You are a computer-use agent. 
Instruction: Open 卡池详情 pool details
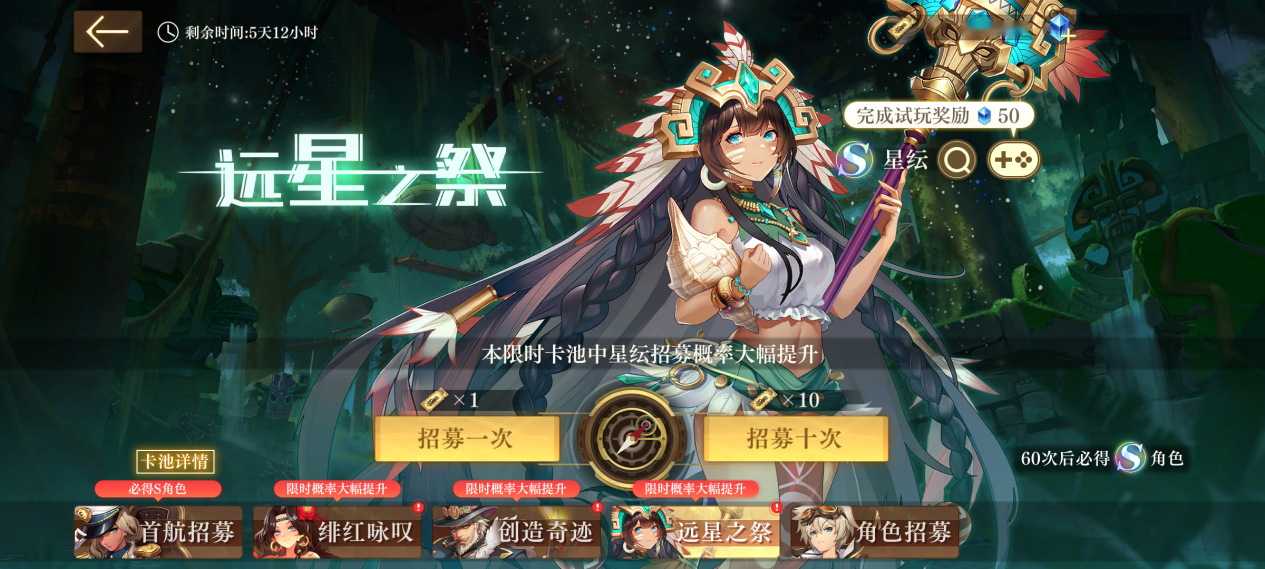point(175,461)
